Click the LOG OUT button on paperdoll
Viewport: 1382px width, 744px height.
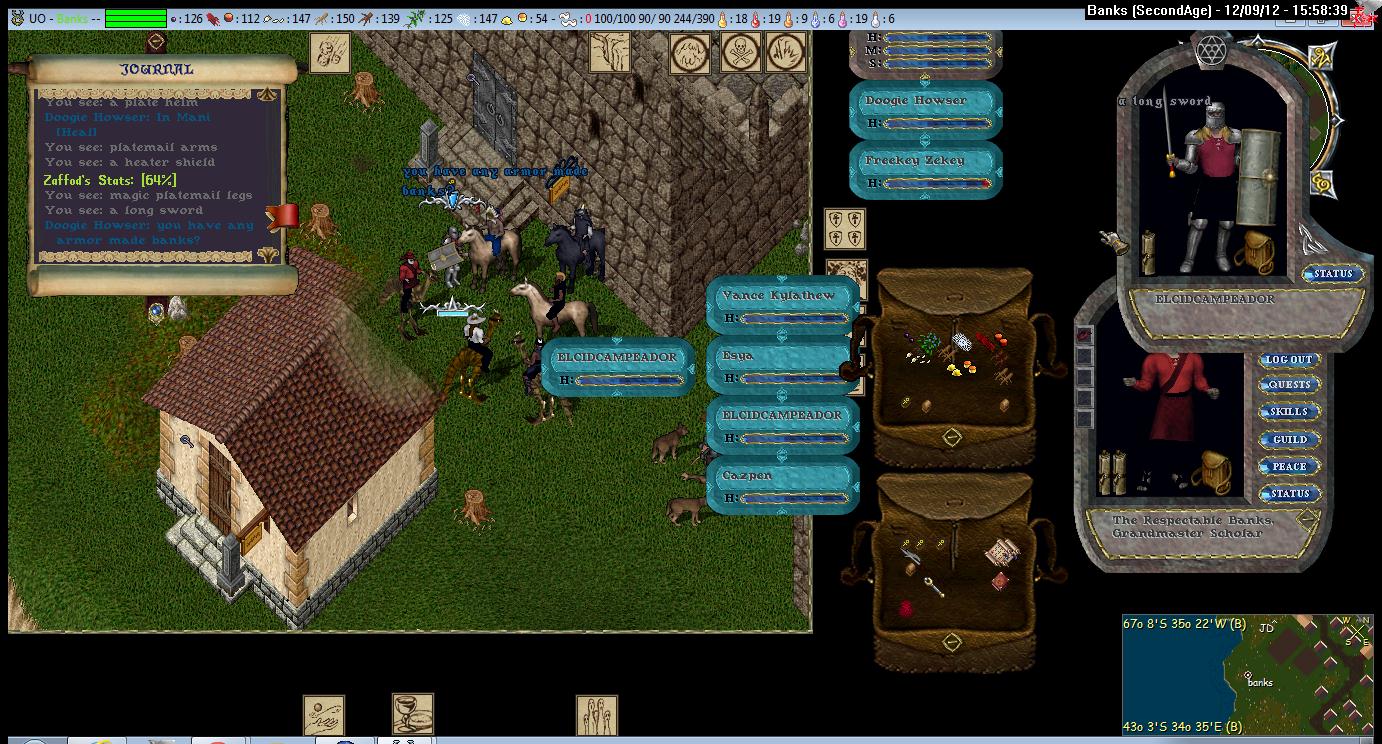tap(1289, 360)
